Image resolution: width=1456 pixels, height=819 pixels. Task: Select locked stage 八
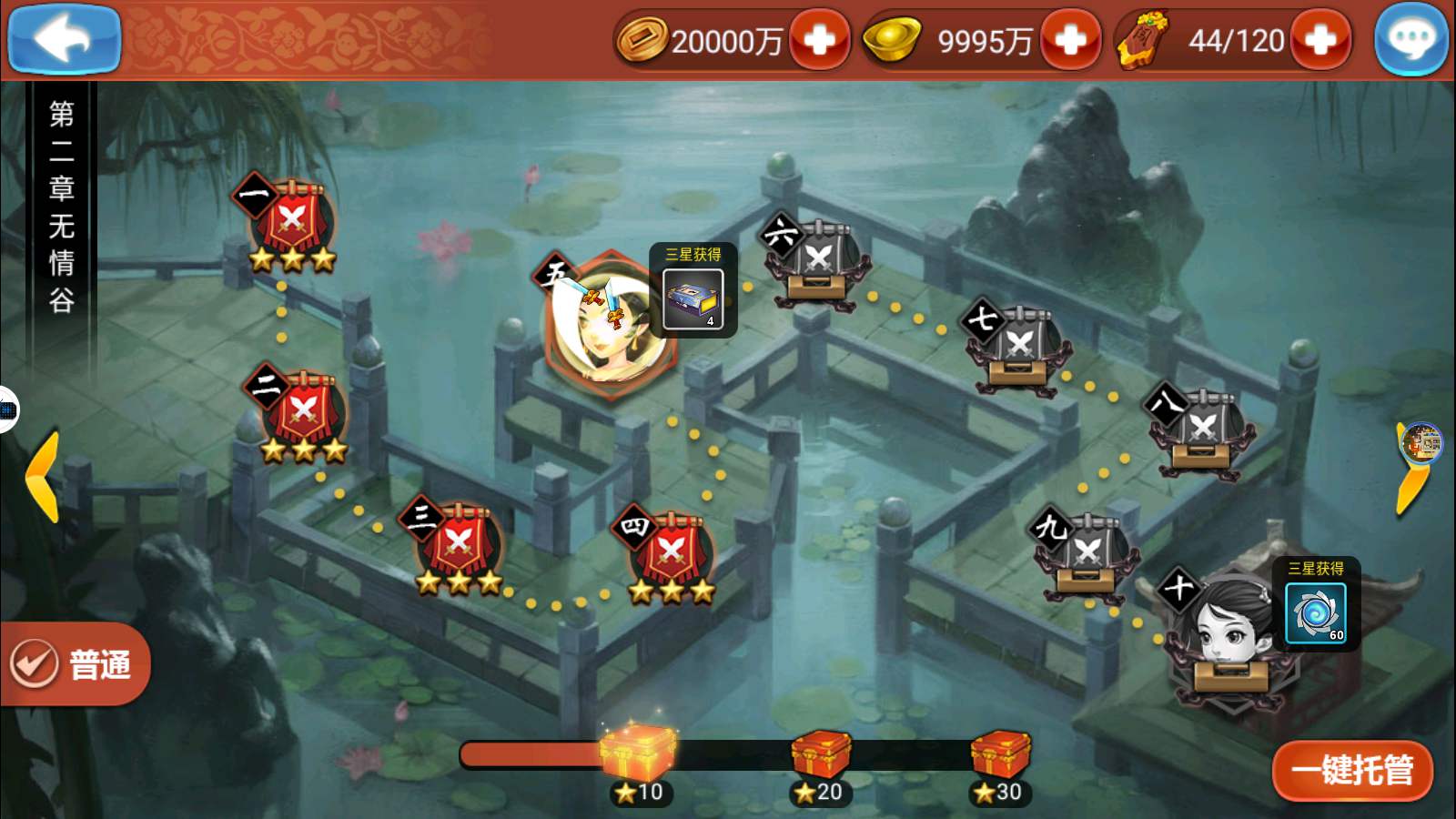click(x=1201, y=432)
